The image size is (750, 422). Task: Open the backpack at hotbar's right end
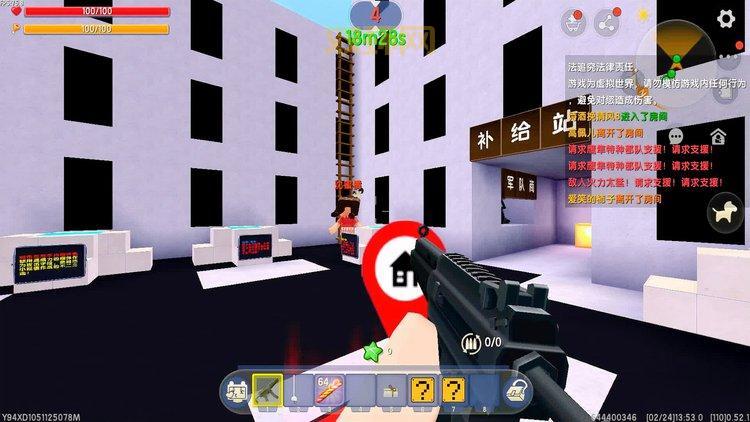pos(517,389)
